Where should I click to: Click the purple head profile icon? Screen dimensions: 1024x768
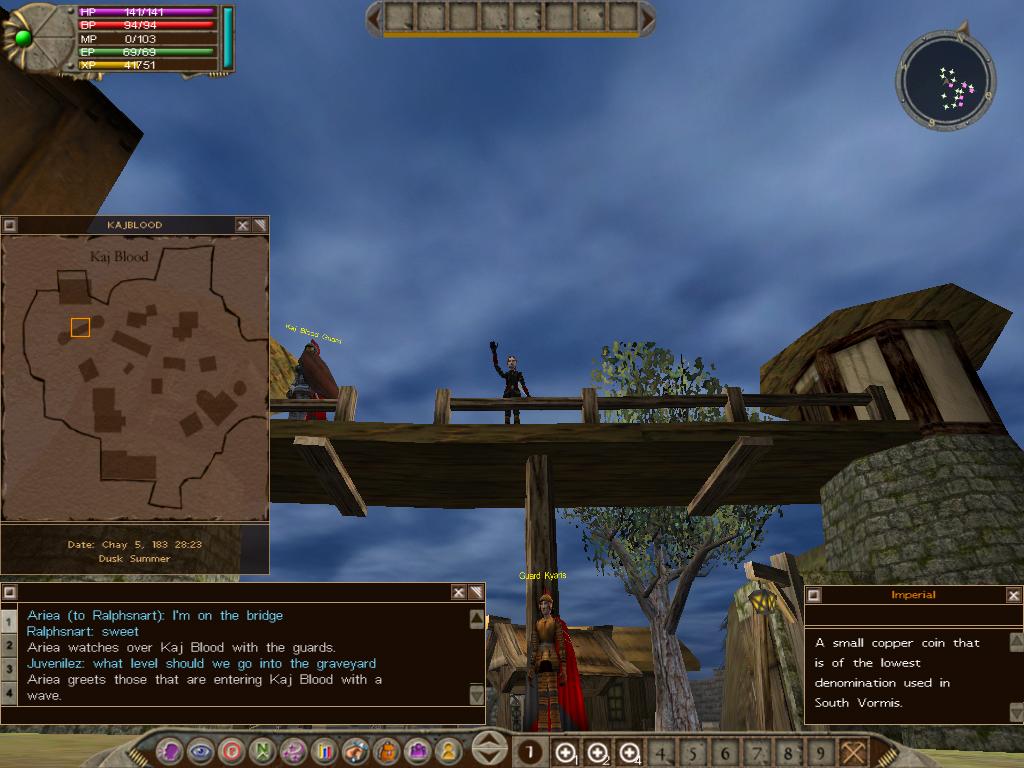pos(170,751)
